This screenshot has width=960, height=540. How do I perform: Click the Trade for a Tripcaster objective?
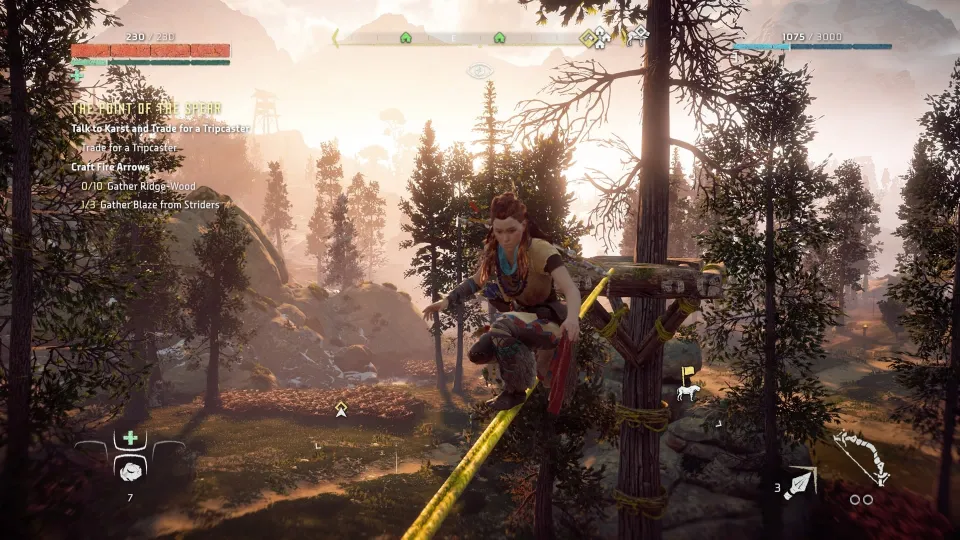point(129,148)
